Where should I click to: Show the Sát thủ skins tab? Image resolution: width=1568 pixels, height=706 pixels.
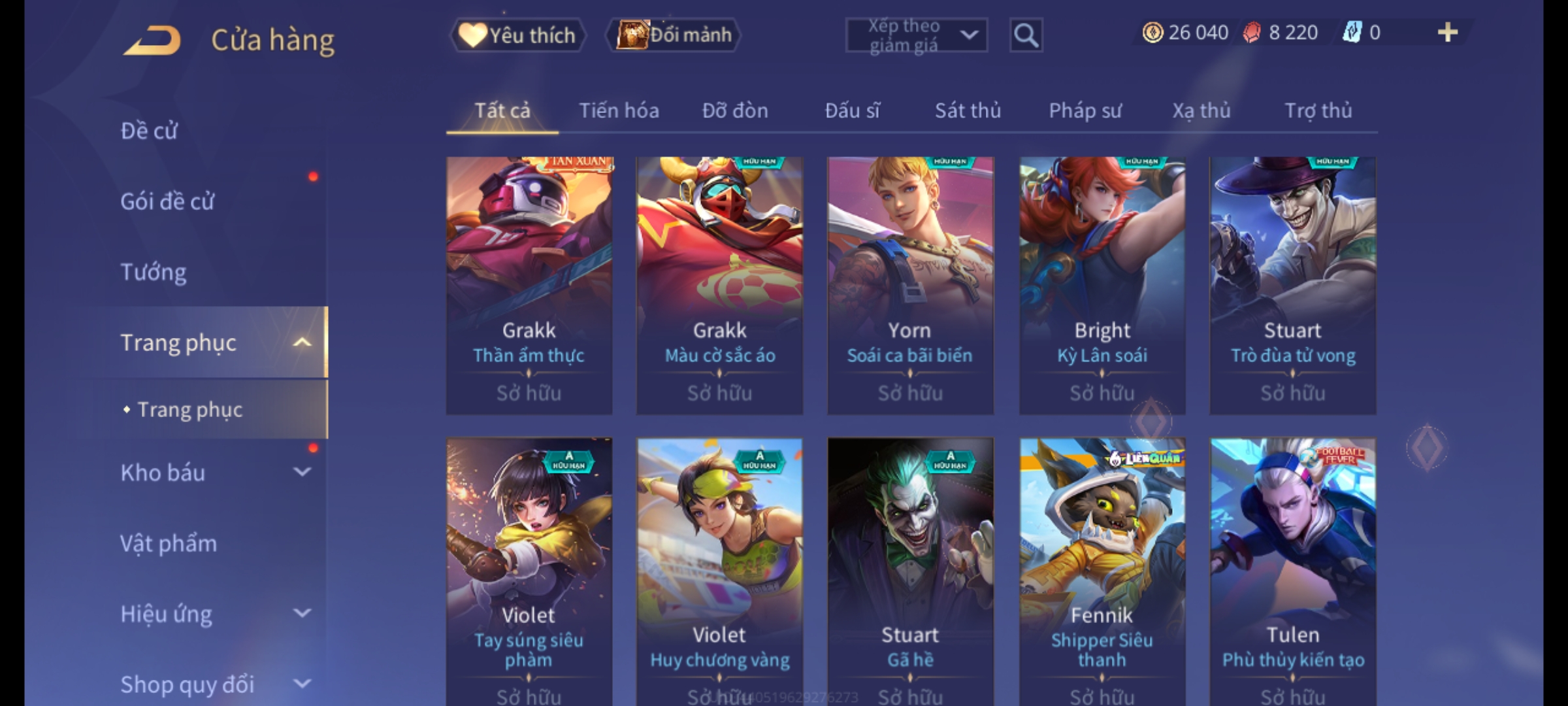click(x=968, y=110)
